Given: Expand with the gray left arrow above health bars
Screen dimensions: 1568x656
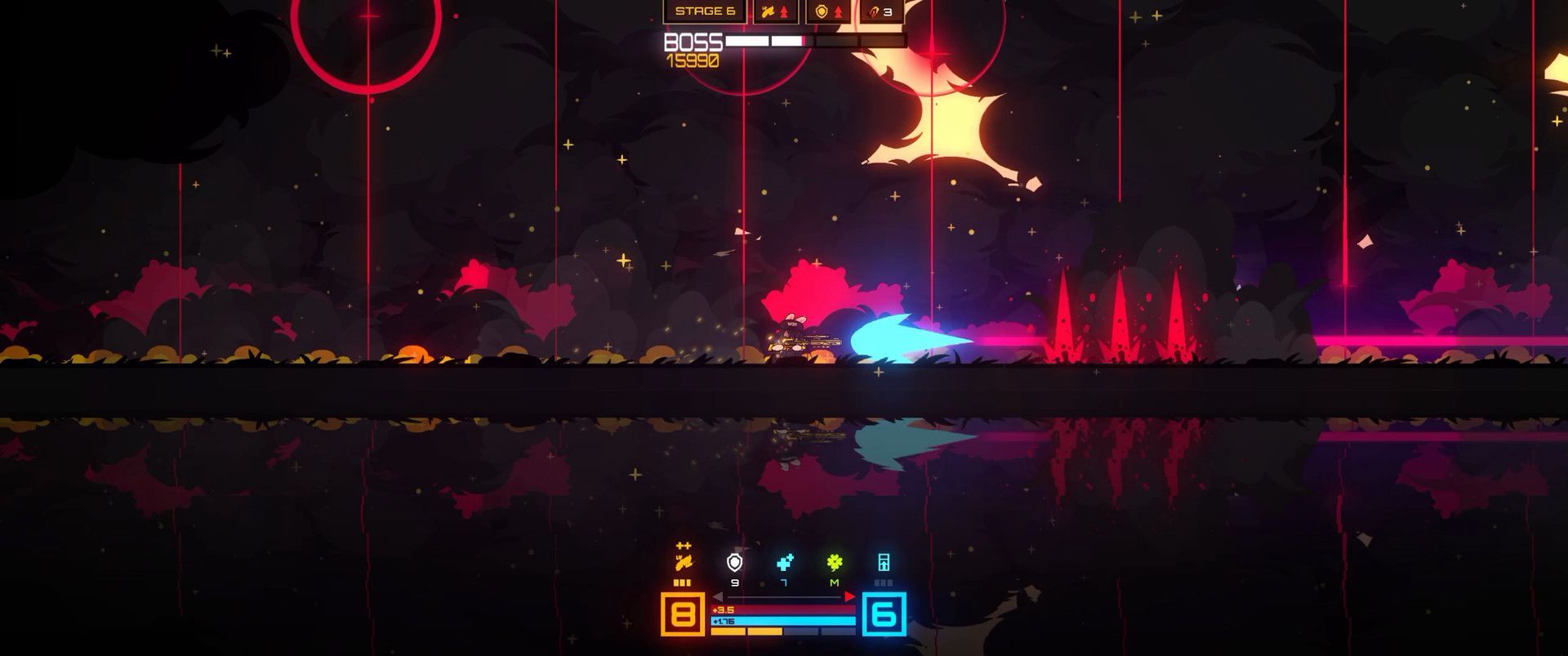Looking at the screenshot, I should 717,596.
